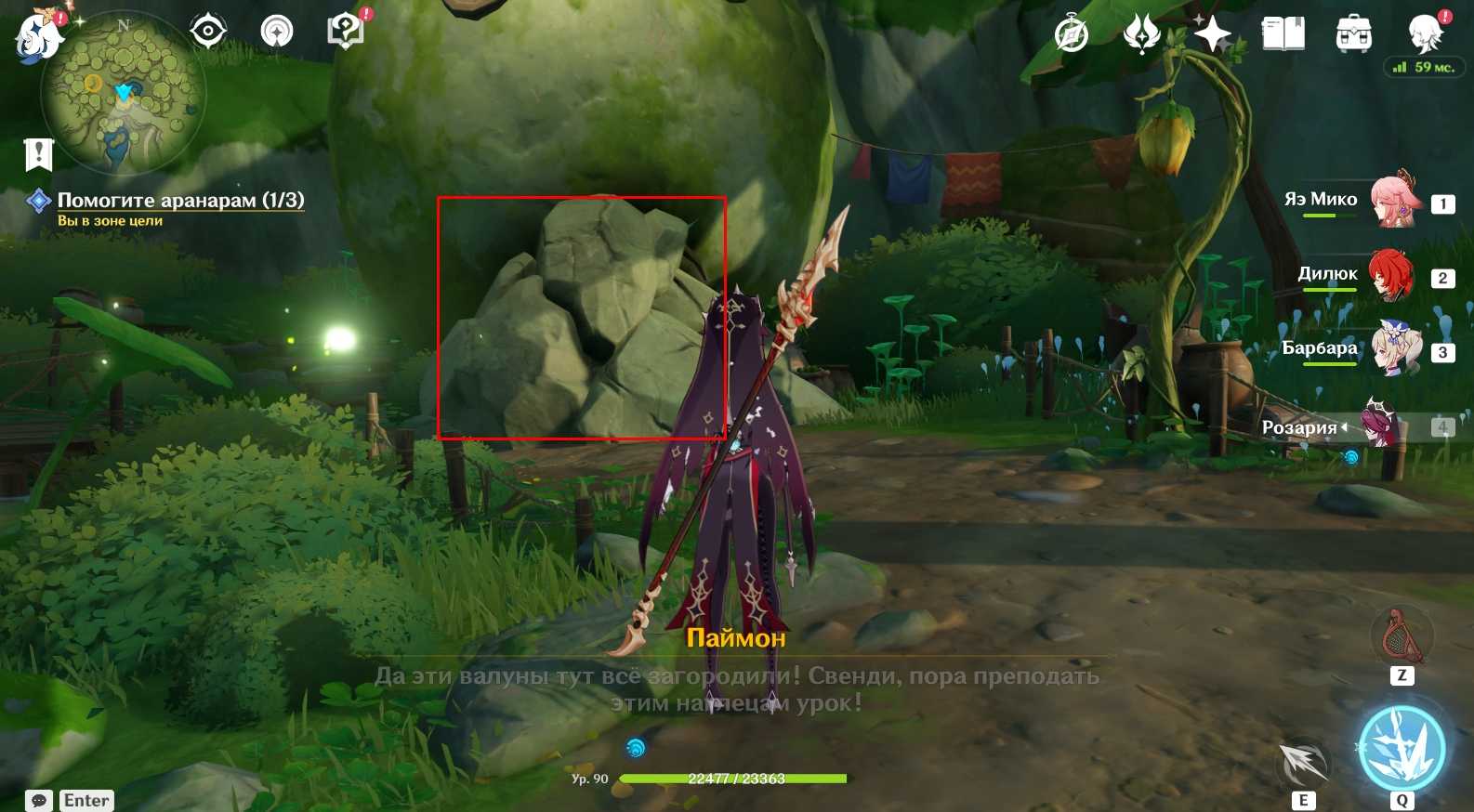Switch to party member Дилюк
The height and width of the screenshot is (812, 1474).
point(1391,276)
